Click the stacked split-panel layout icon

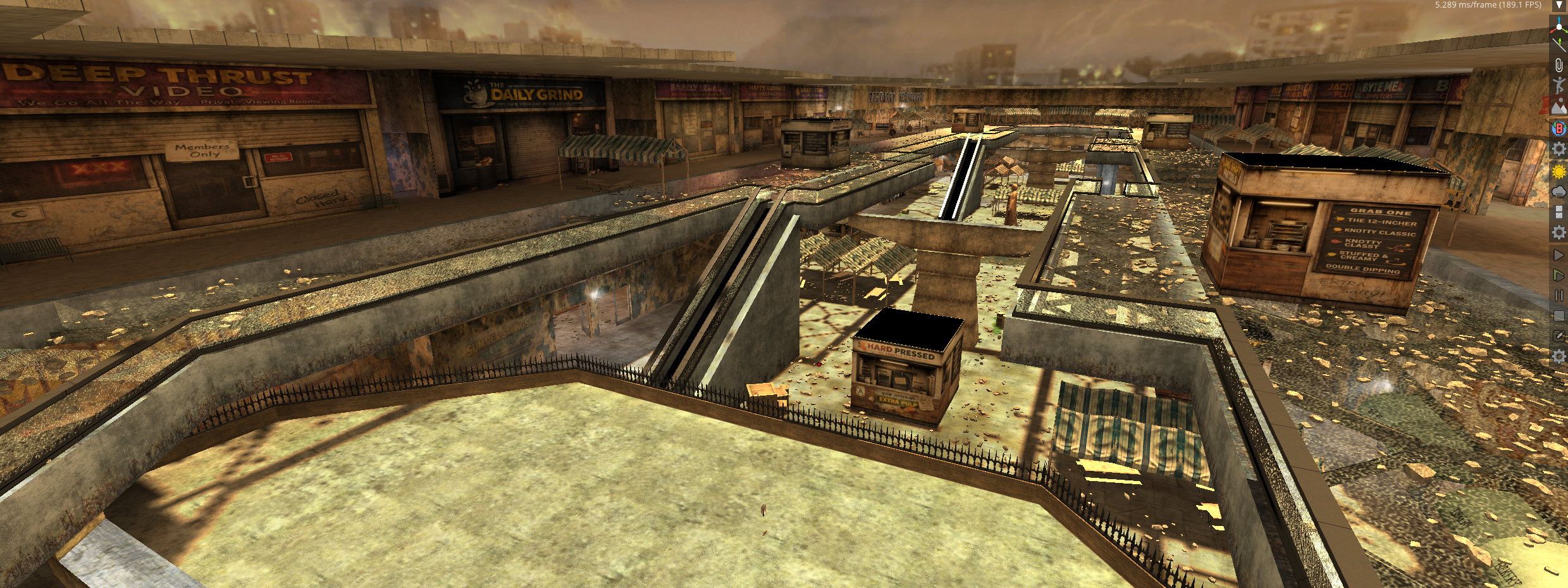pos(1559,212)
